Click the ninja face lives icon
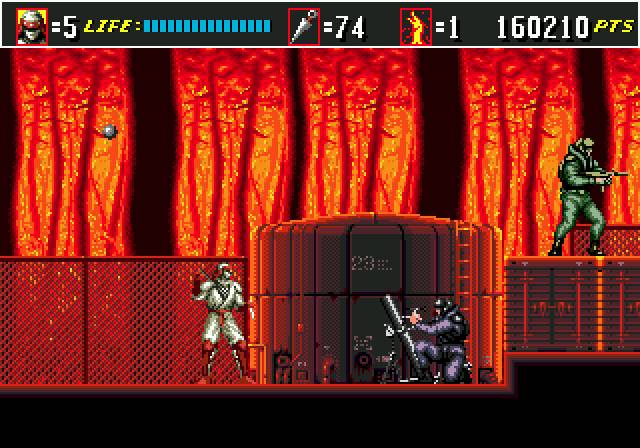 pyautogui.click(x=31, y=25)
